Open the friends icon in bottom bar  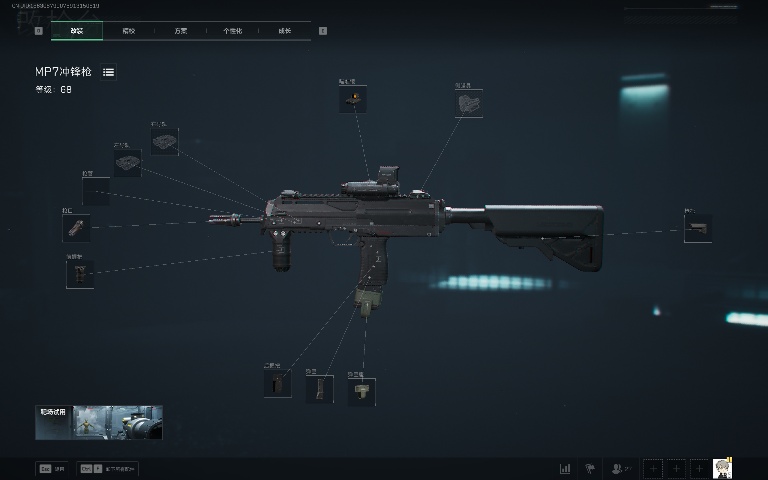tap(620, 468)
